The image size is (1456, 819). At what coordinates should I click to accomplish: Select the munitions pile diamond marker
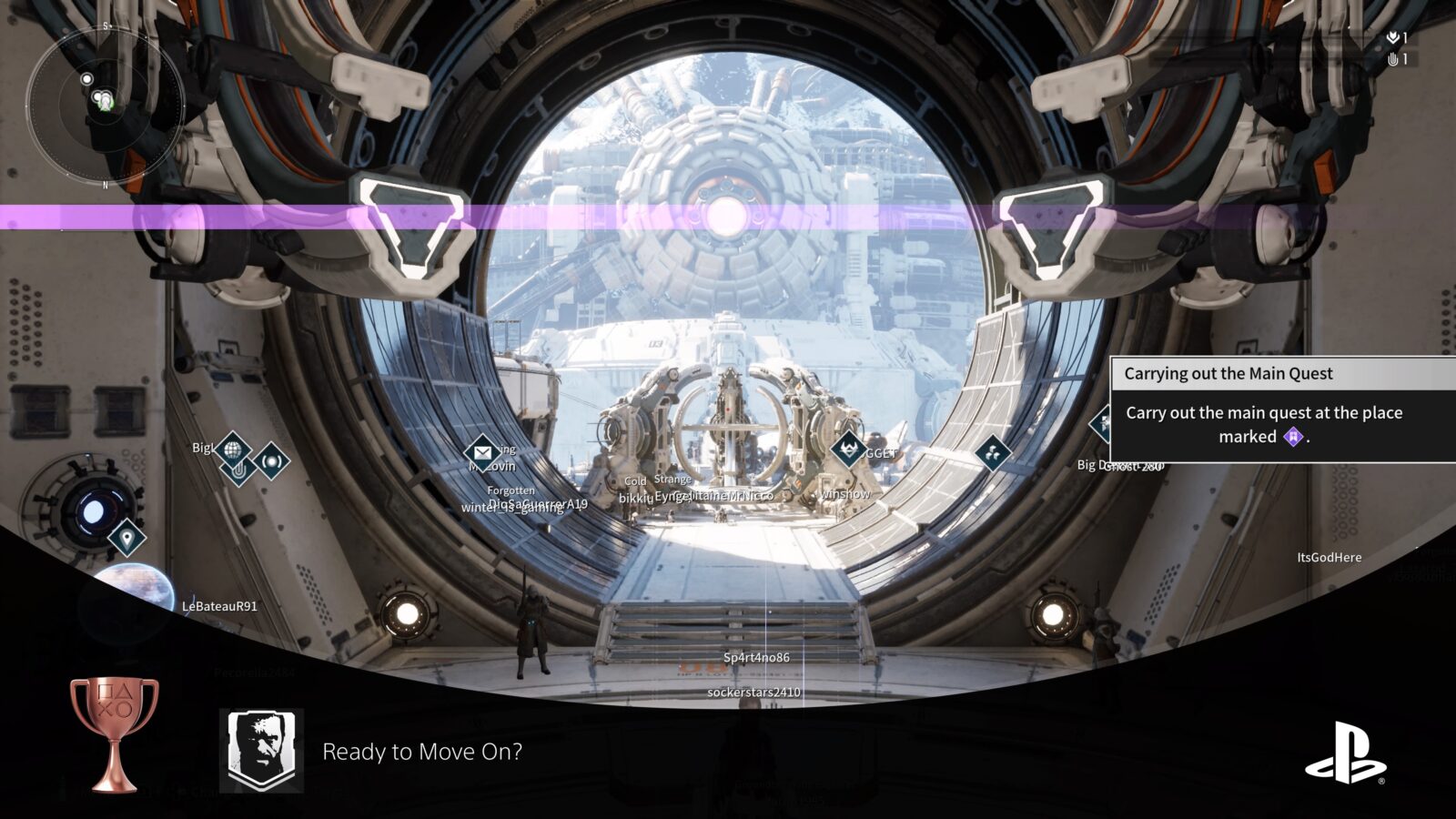[993, 452]
